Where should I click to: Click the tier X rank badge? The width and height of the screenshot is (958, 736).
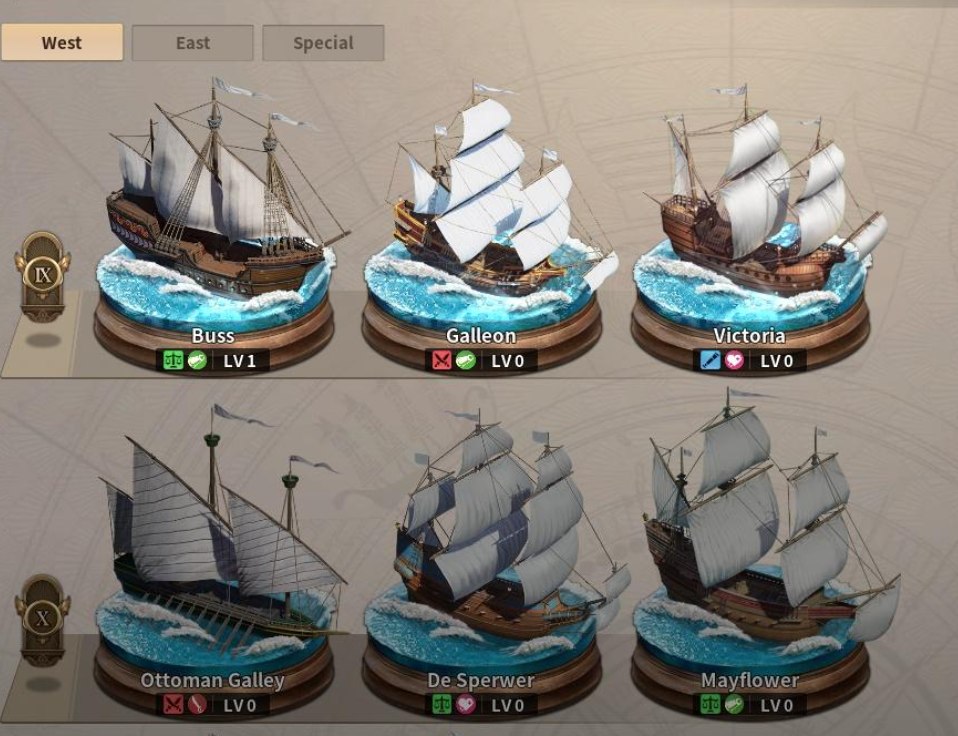43,617
